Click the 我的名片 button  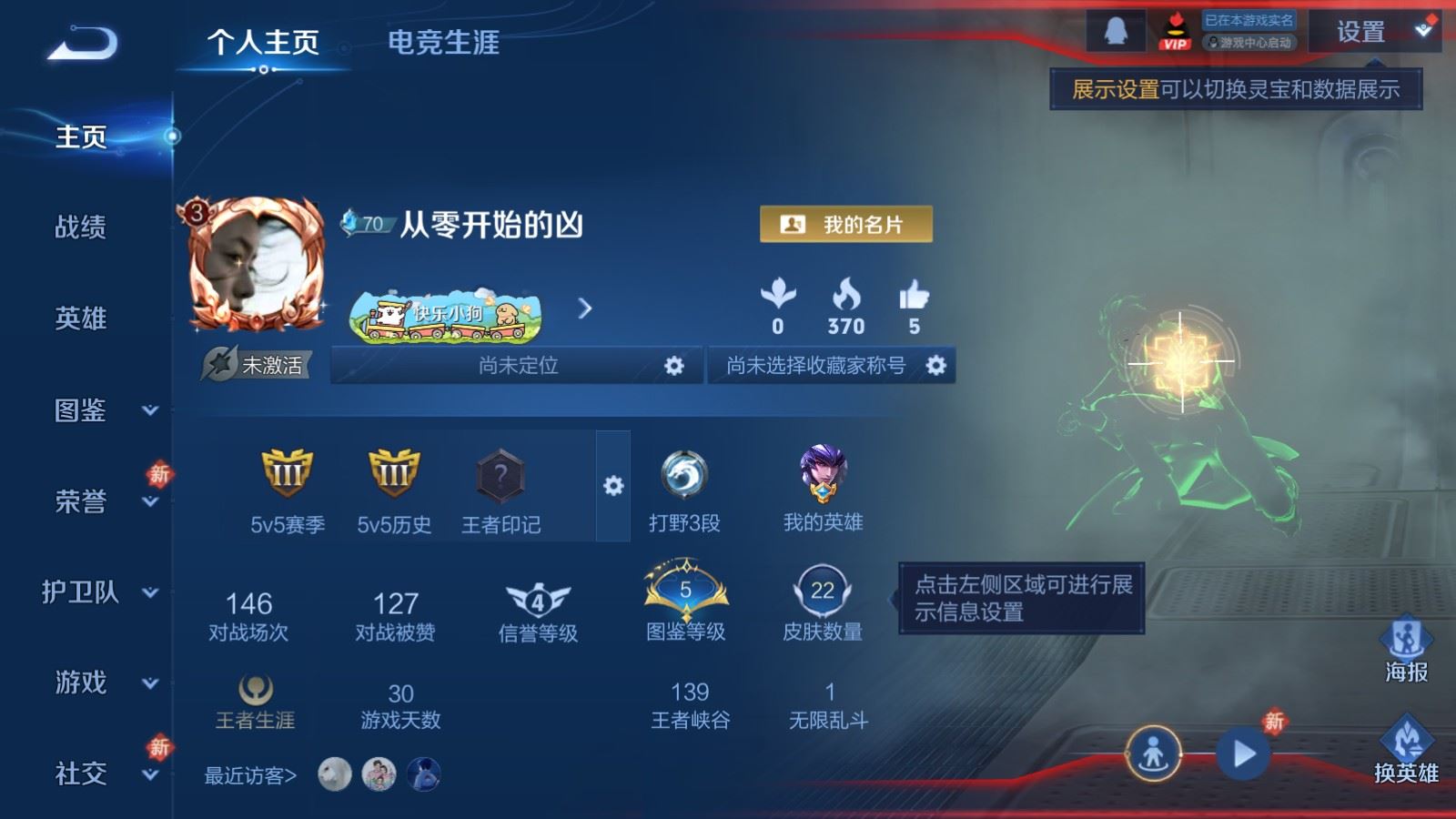847,223
